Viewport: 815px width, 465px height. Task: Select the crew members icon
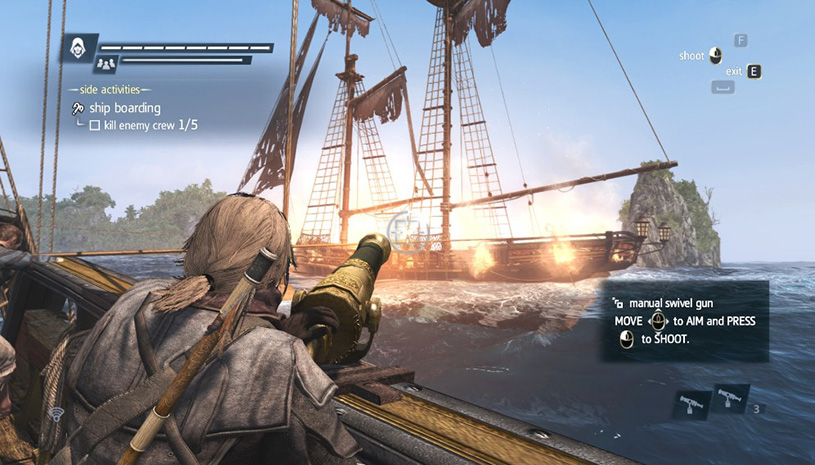click(105, 64)
